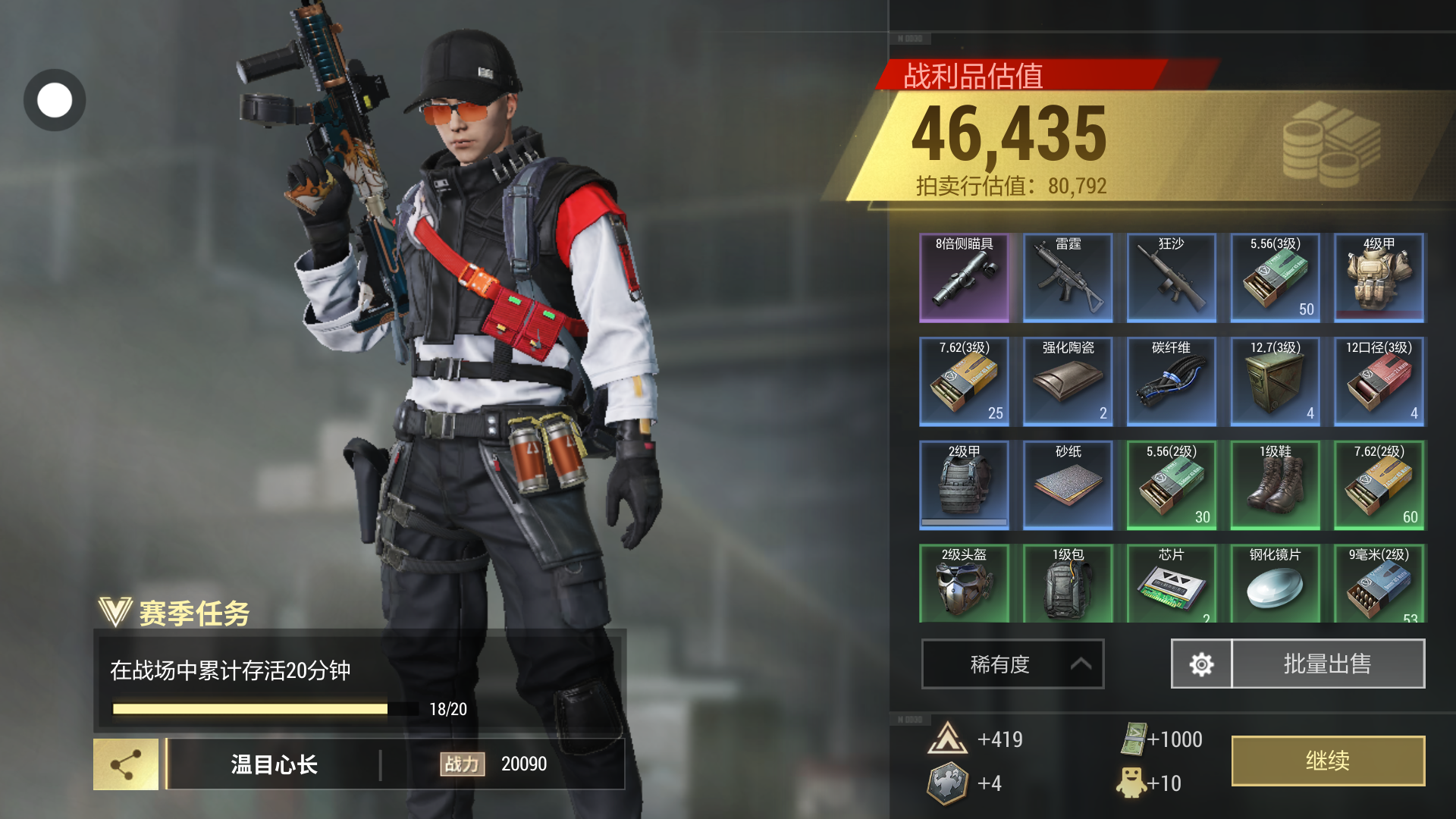Select the 2级甲 vest slot
This screenshot has width=1456, height=819.
(x=964, y=485)
